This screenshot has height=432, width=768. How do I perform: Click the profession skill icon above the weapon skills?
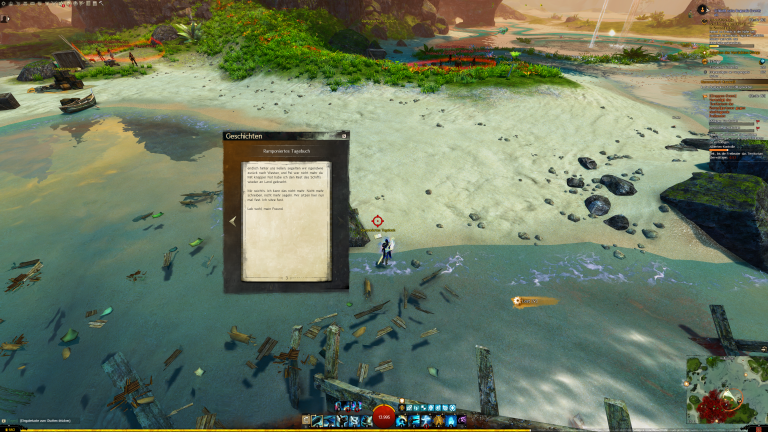341,407
